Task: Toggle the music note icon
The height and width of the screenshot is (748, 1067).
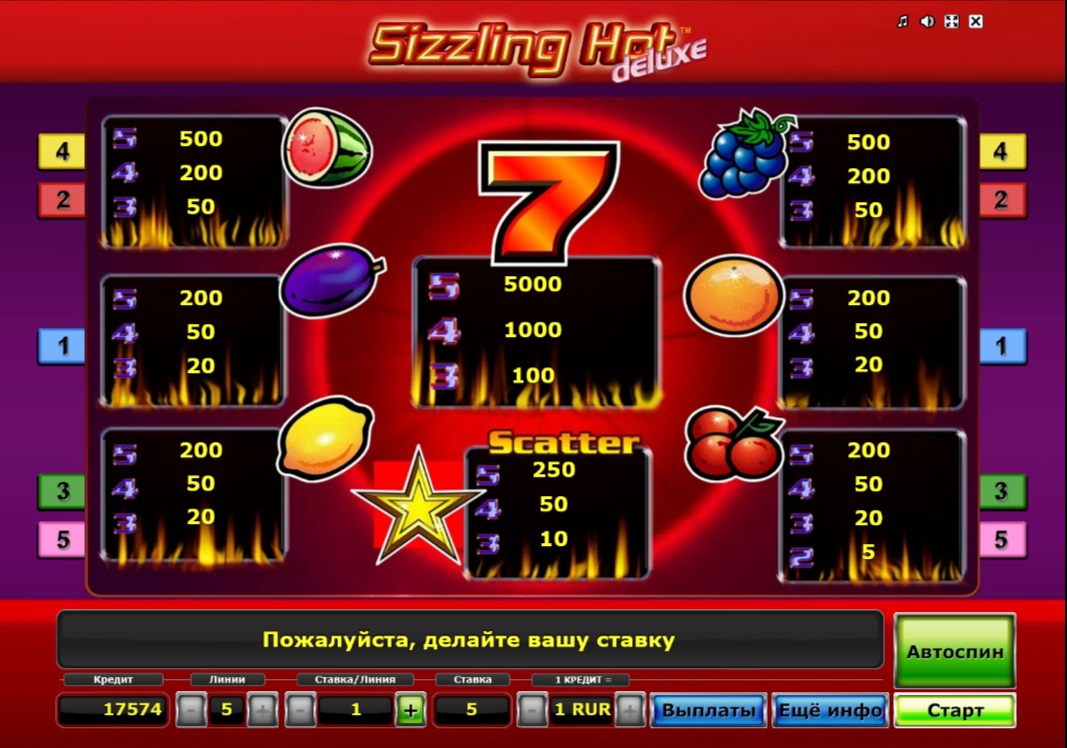Action: 903,21
